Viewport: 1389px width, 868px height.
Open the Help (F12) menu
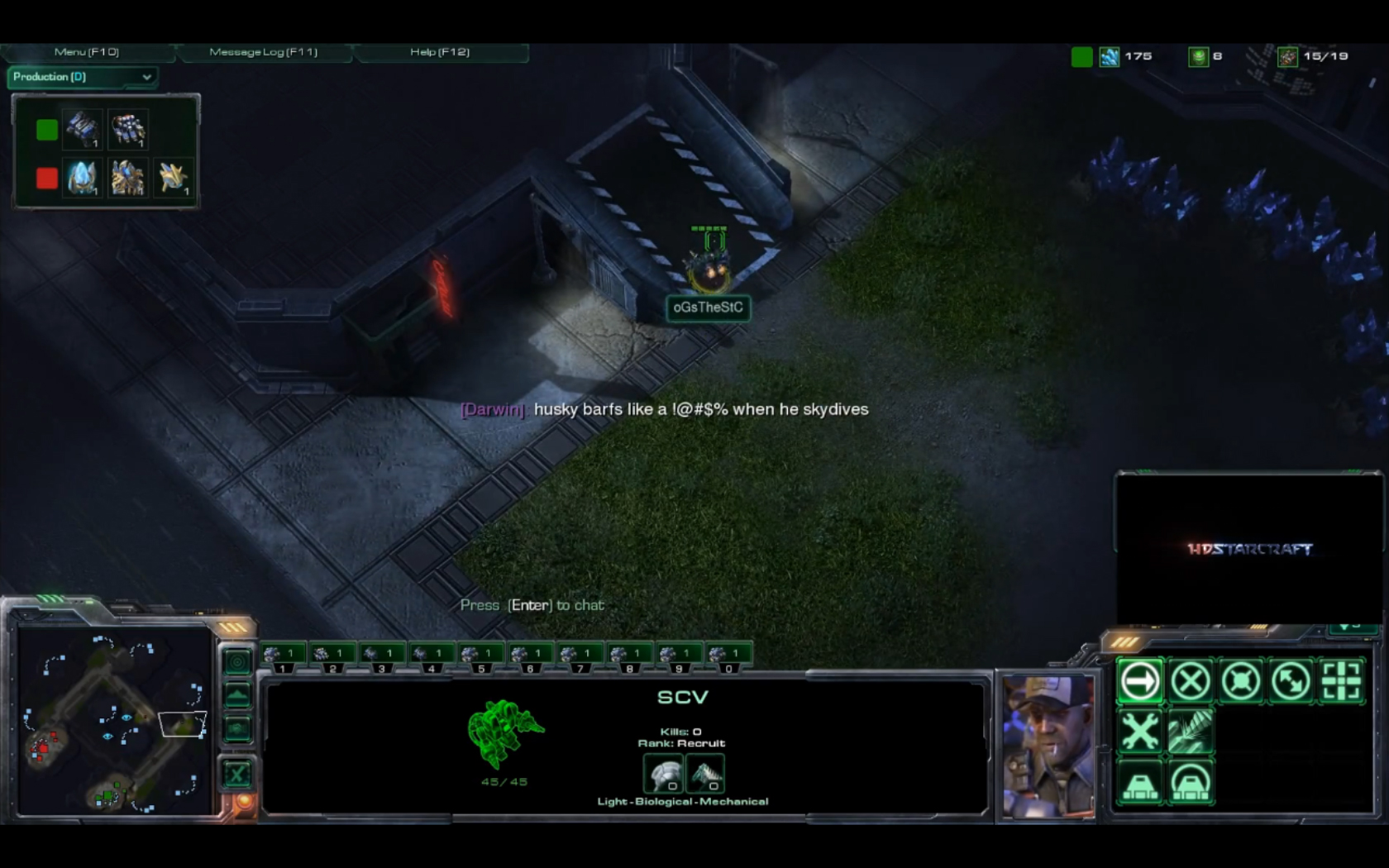click(x=440, y=52)
